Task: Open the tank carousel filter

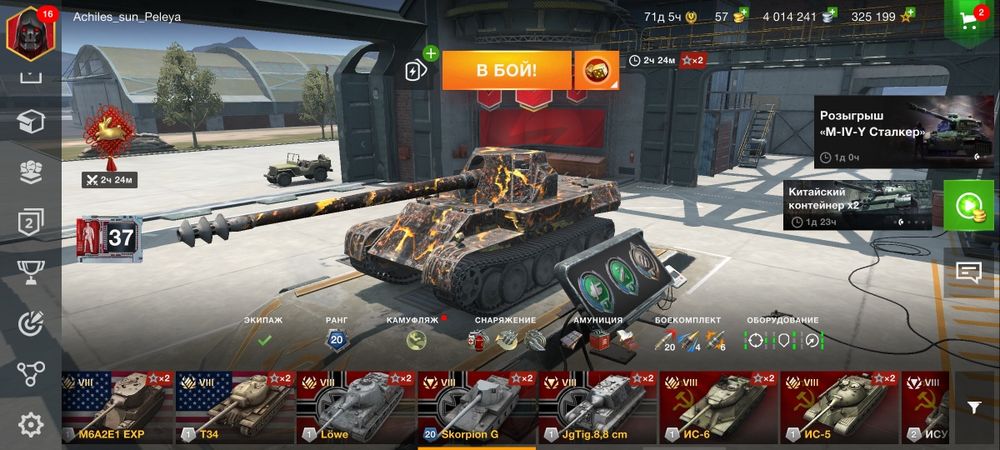Action: coord(974,407)
